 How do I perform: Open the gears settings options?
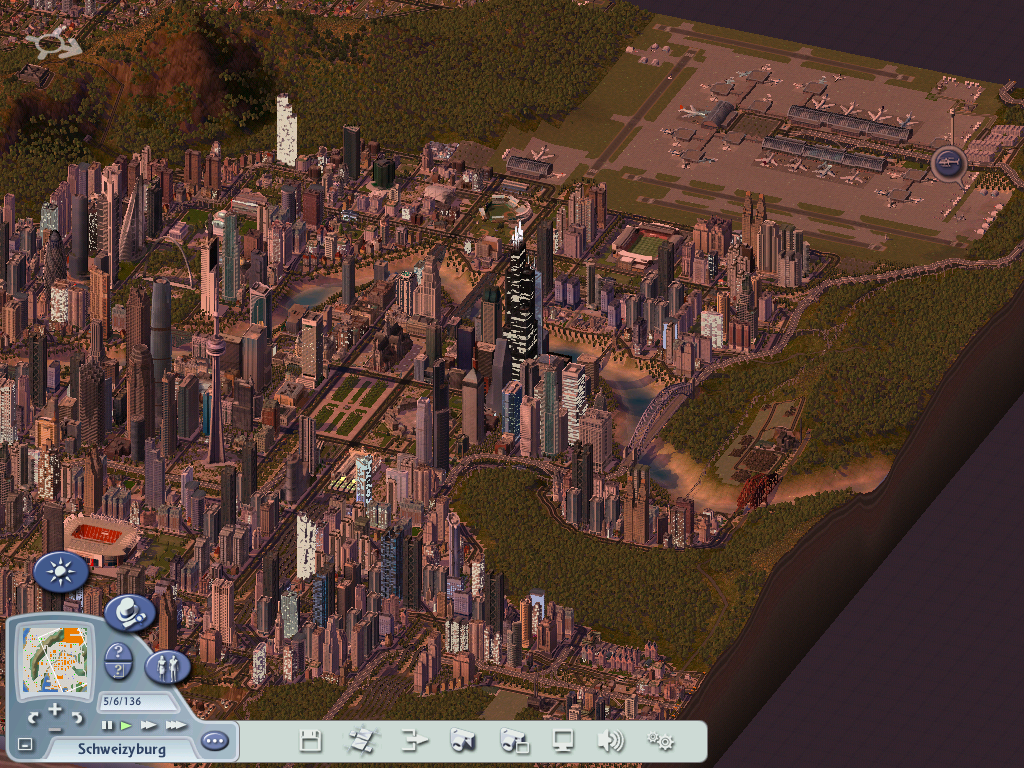(660, 741)
